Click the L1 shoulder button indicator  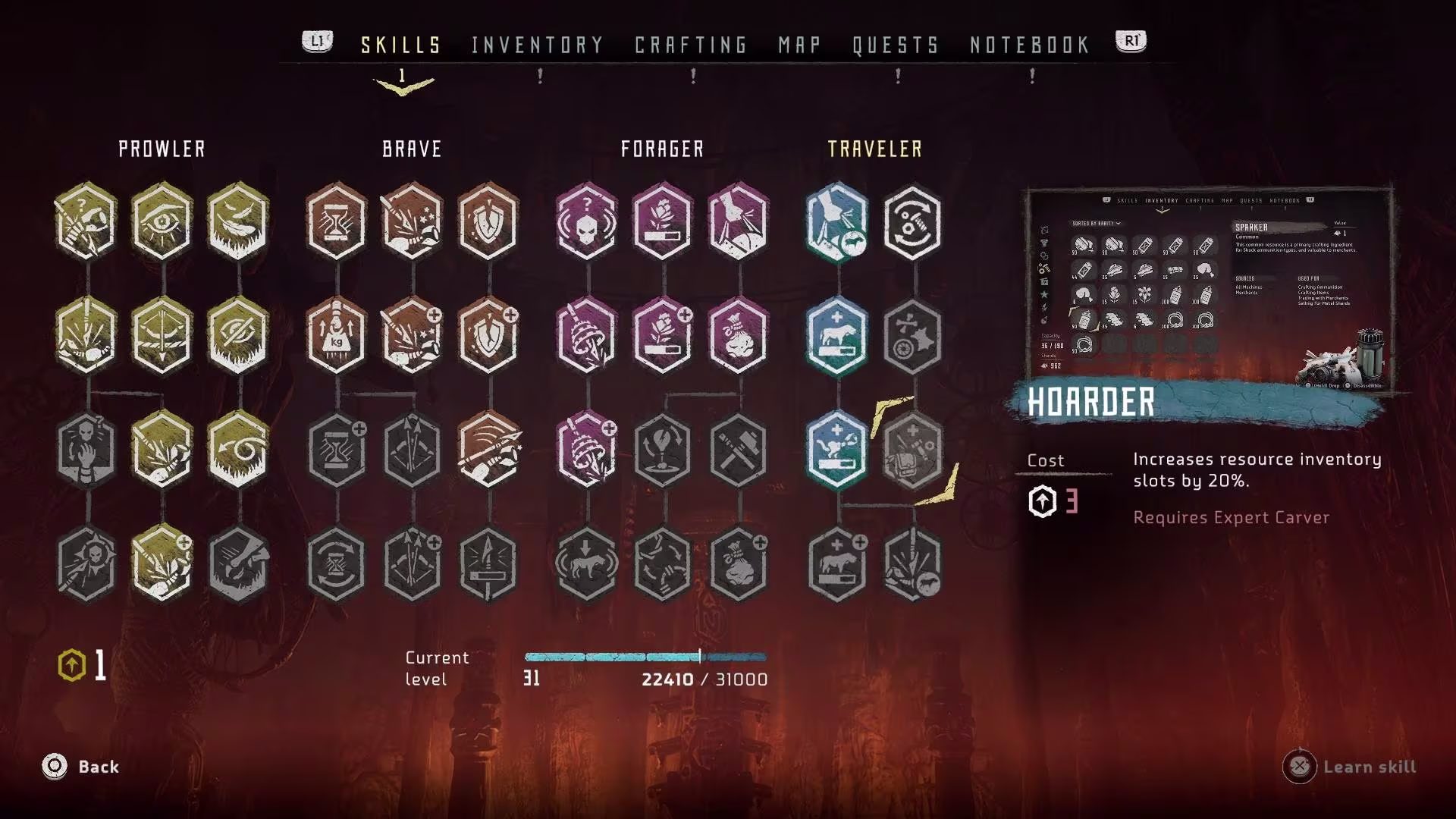(x=316, y=42)
